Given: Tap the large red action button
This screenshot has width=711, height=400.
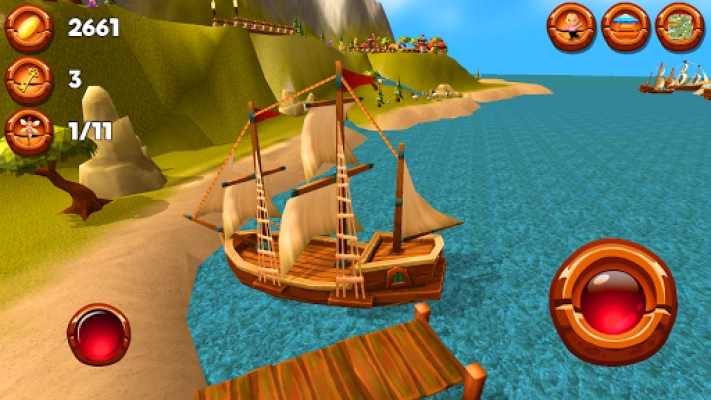Looking at the screenshot, I should 613,302.
